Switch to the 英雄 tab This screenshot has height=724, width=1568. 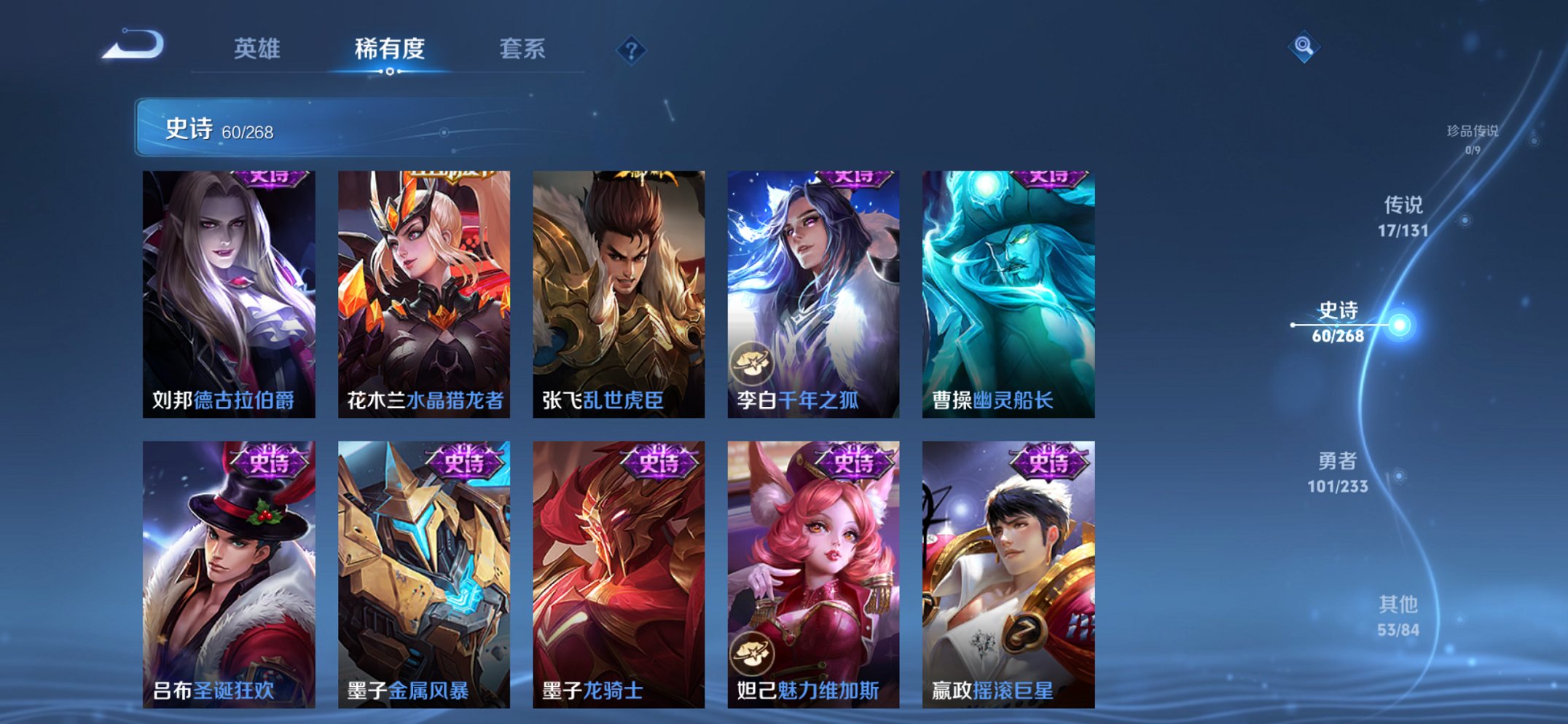256,48
